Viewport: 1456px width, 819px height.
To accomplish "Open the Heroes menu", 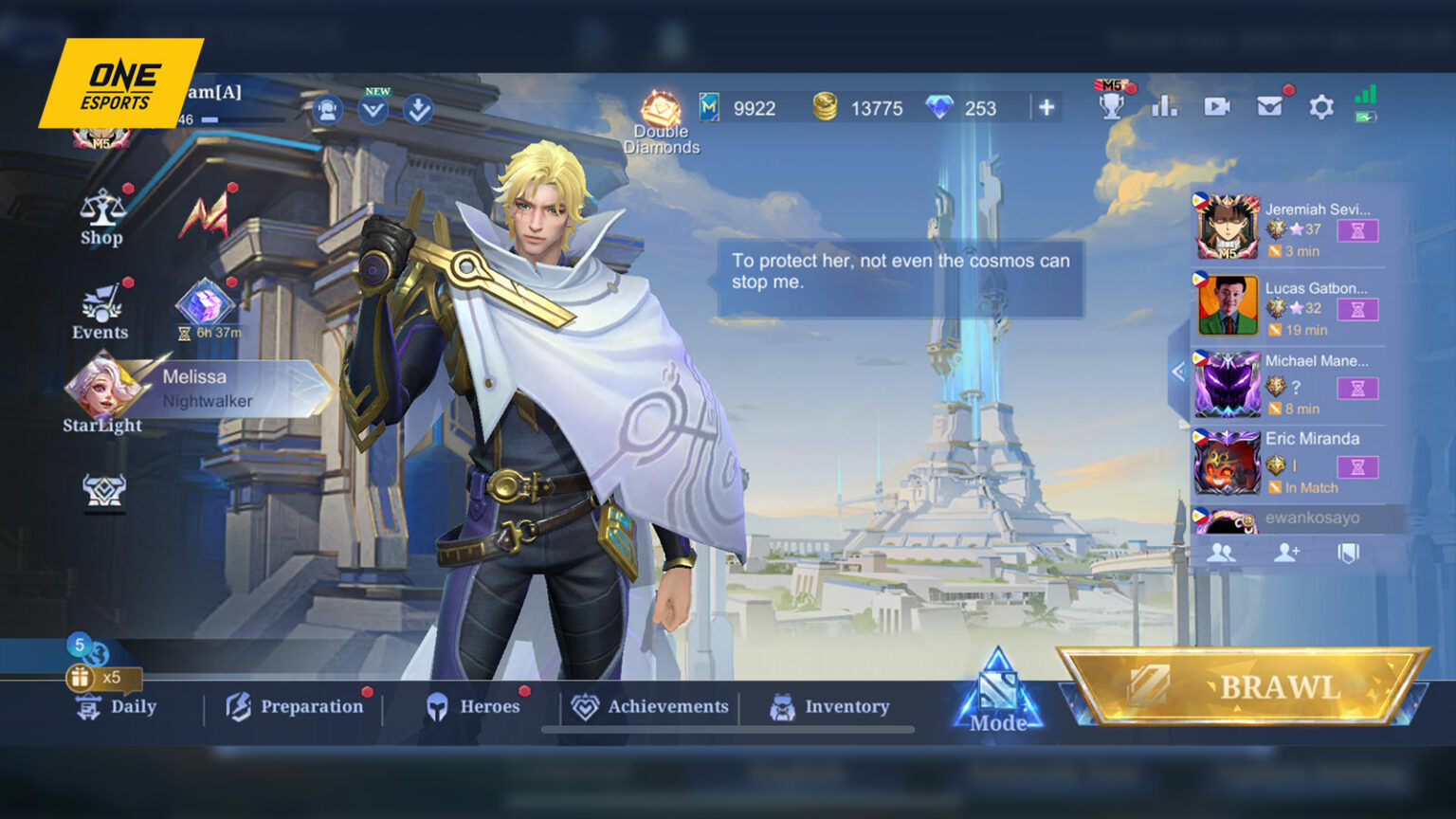I will pos(473,706).
